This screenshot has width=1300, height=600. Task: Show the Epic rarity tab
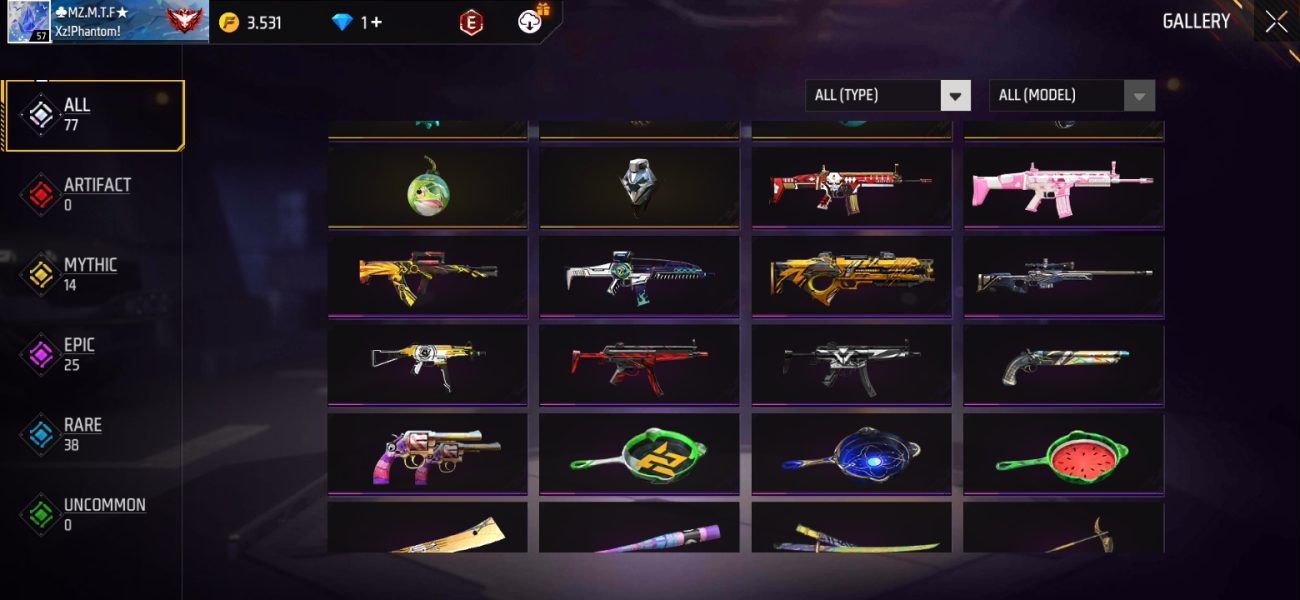[x=78, y=354]
